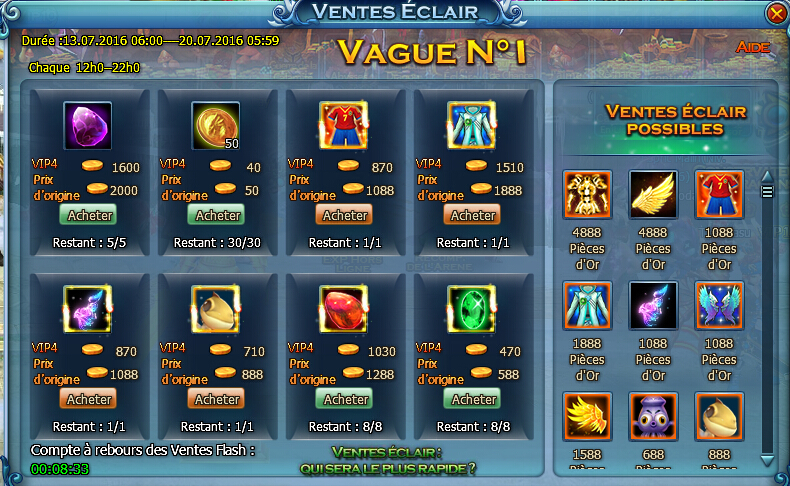Screen dimensions: 790x486
Task: Buy the blue robe for 1510 gold
Action: (x=474, y=215)
